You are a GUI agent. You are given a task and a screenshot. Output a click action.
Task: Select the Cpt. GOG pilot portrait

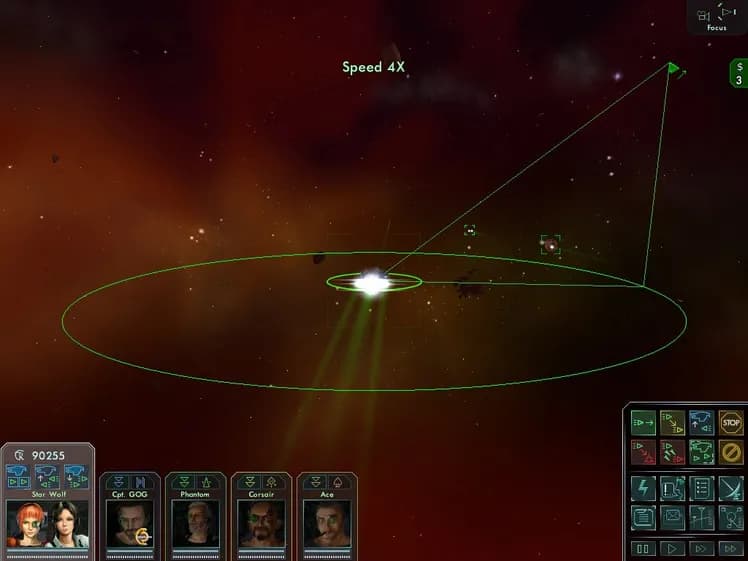point(130,522)
